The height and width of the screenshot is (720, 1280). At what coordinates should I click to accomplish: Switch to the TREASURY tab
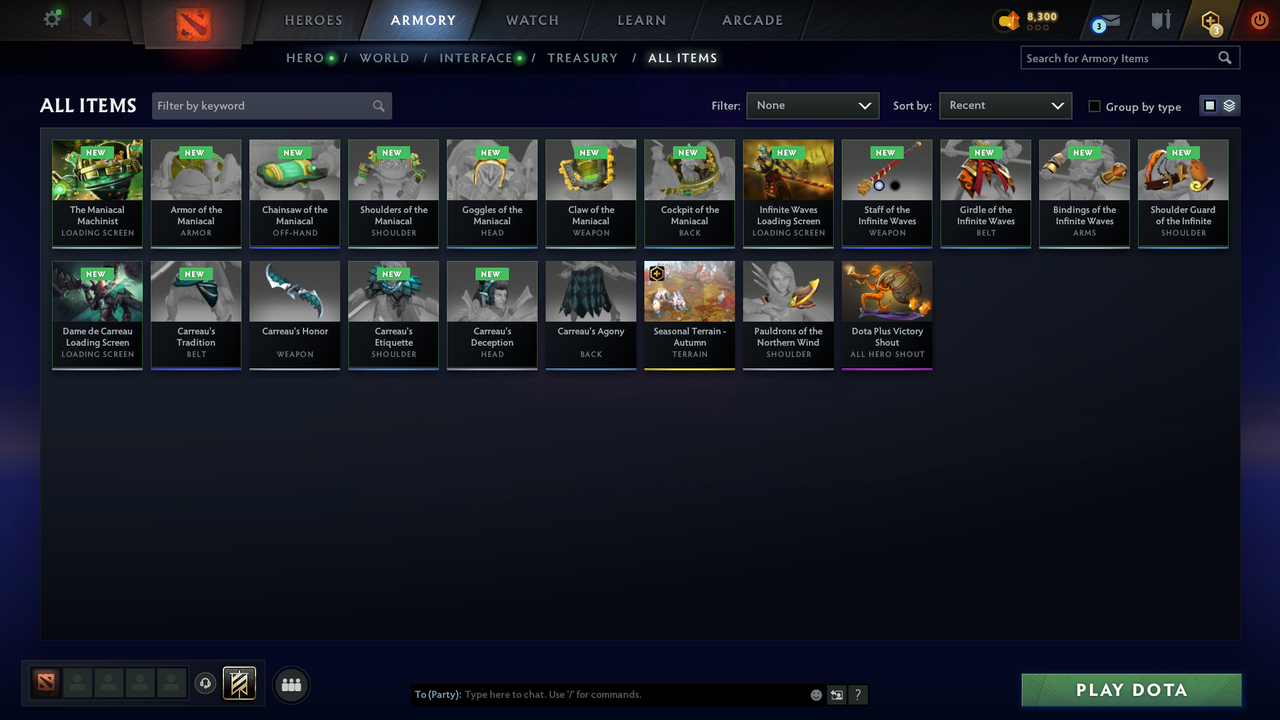tap(583, 58)
